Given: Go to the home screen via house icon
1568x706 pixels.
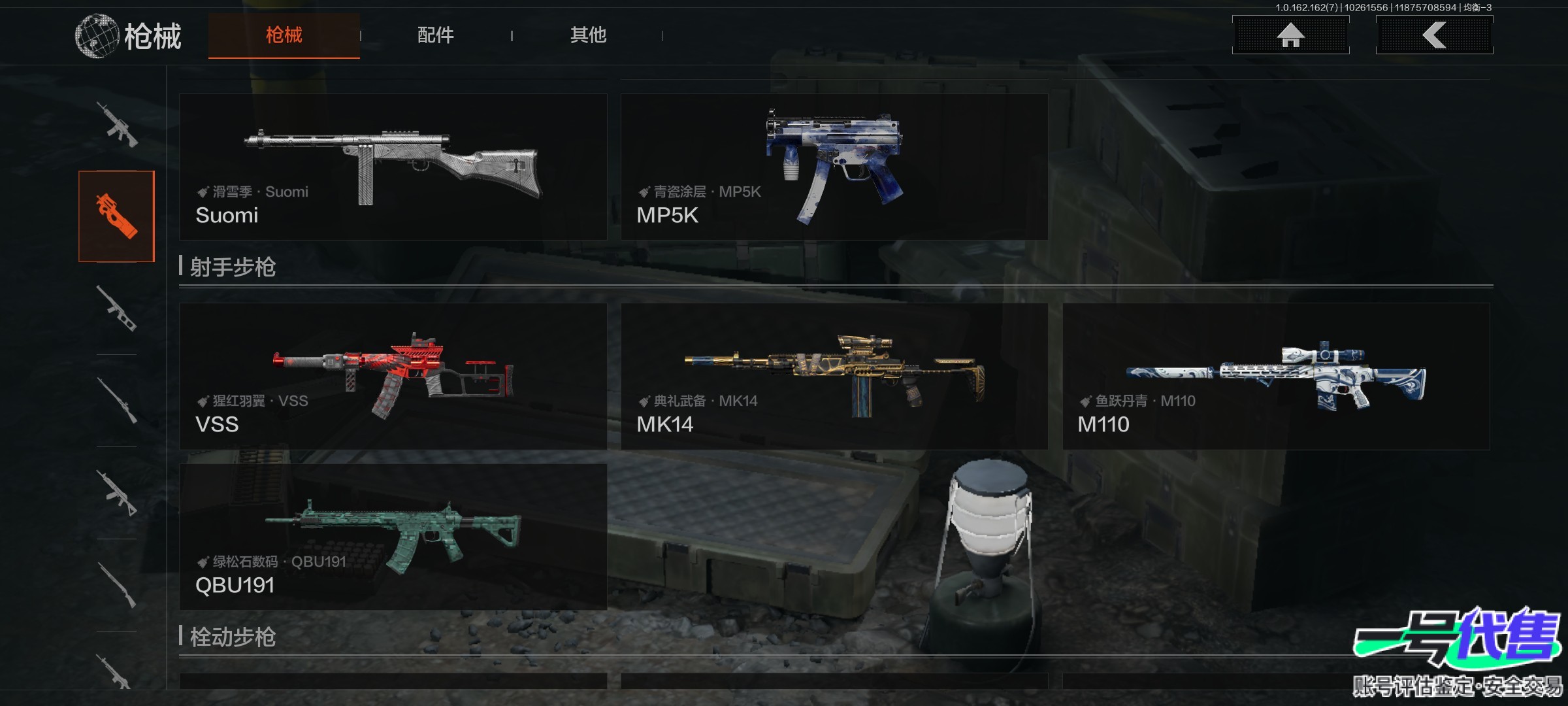Looking at the screenshot, I should pyautogui.click(x=1290, y=35).
